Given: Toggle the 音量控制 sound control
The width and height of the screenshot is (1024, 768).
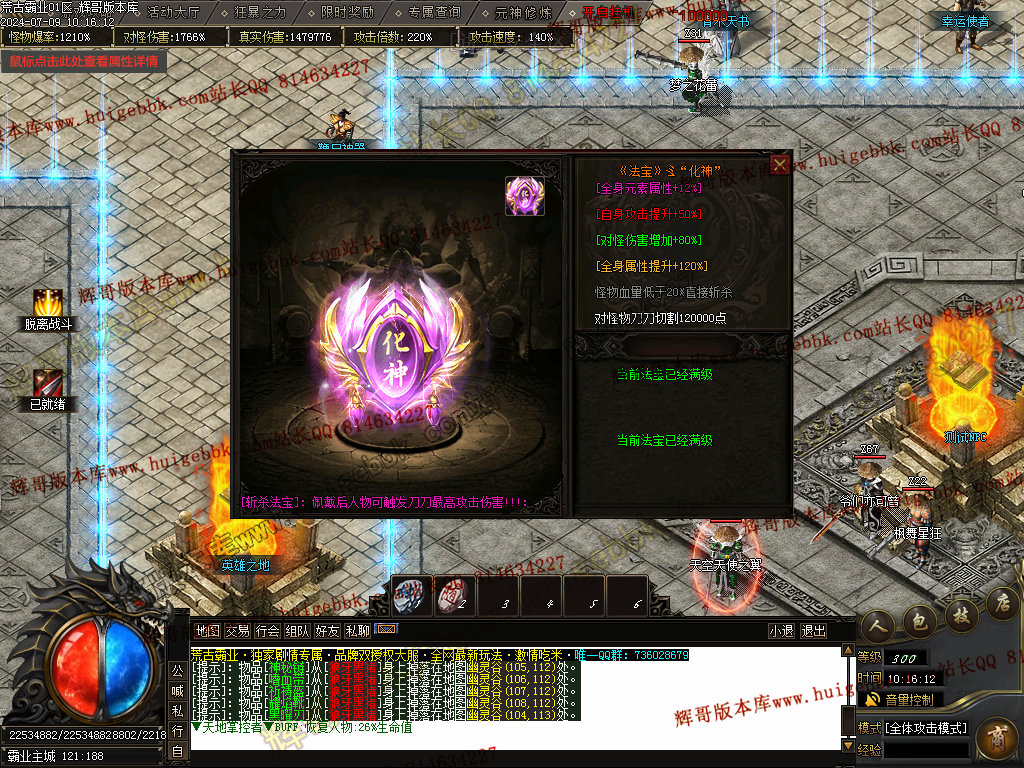Looking at the screenshot, I should 900,699.
